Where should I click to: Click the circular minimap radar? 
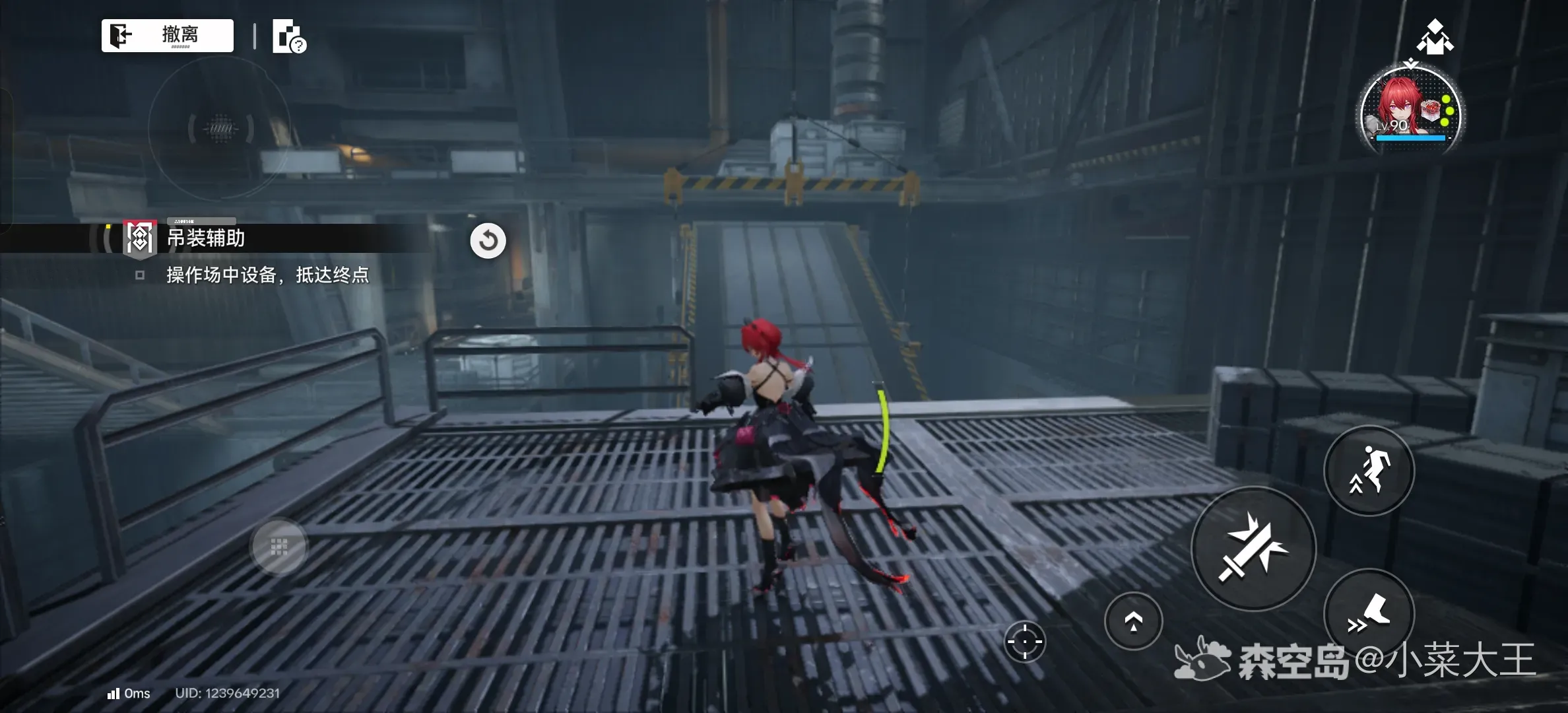point(220,128)
